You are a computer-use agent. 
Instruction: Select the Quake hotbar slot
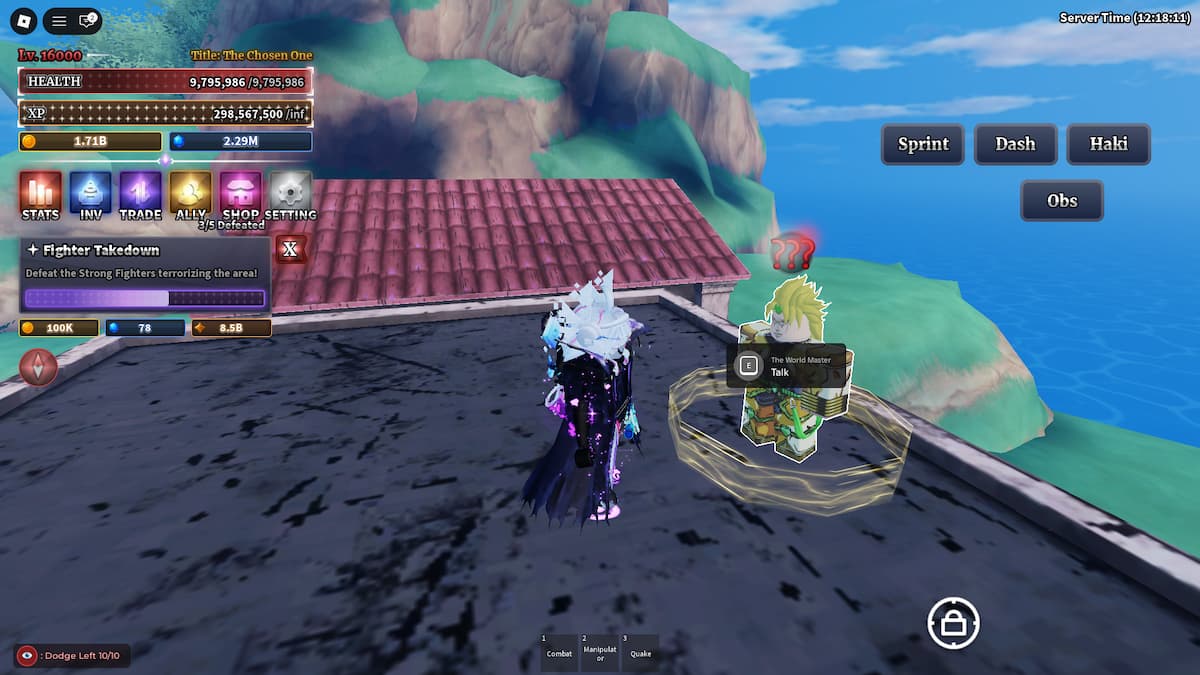point(640,651)
